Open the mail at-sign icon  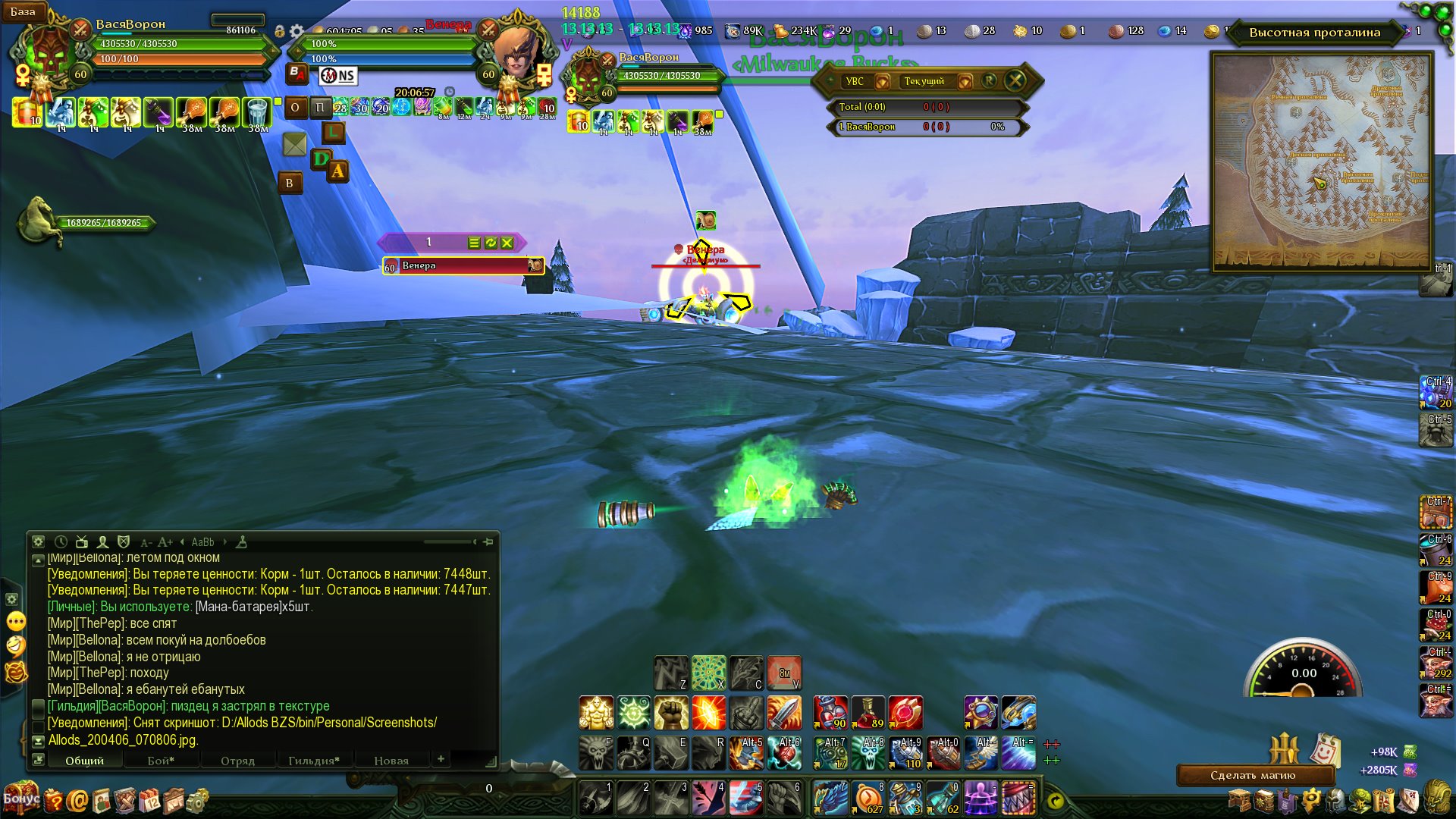point(77,800)
